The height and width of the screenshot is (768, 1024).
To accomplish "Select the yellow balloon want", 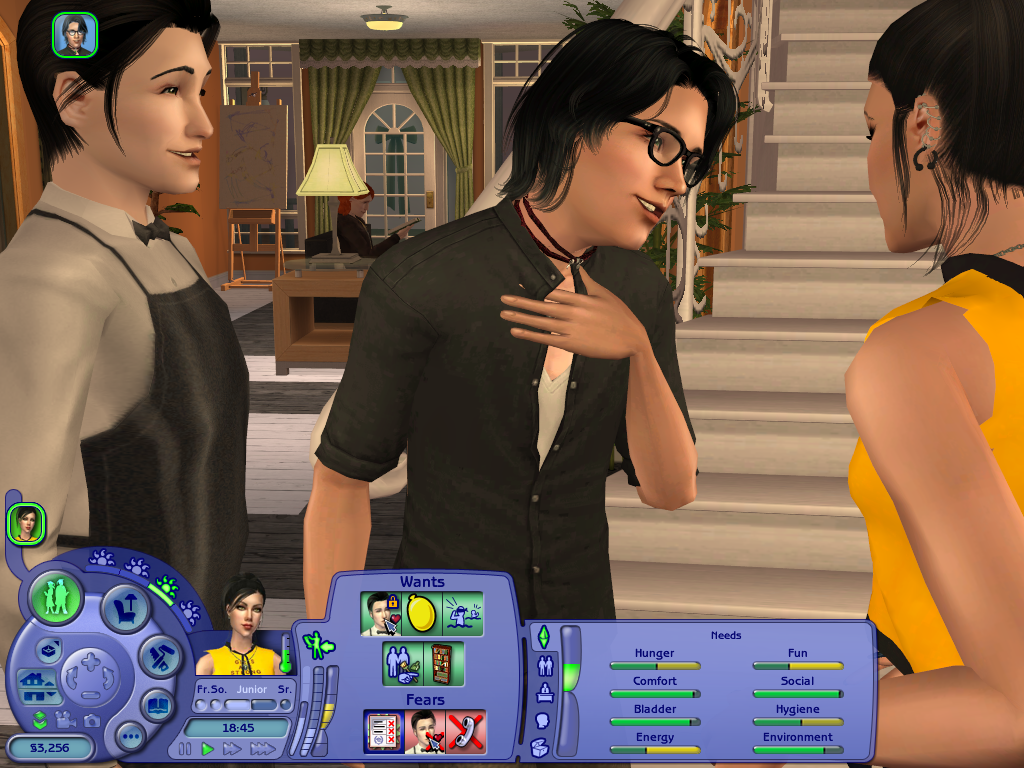I will click(422, 614).
